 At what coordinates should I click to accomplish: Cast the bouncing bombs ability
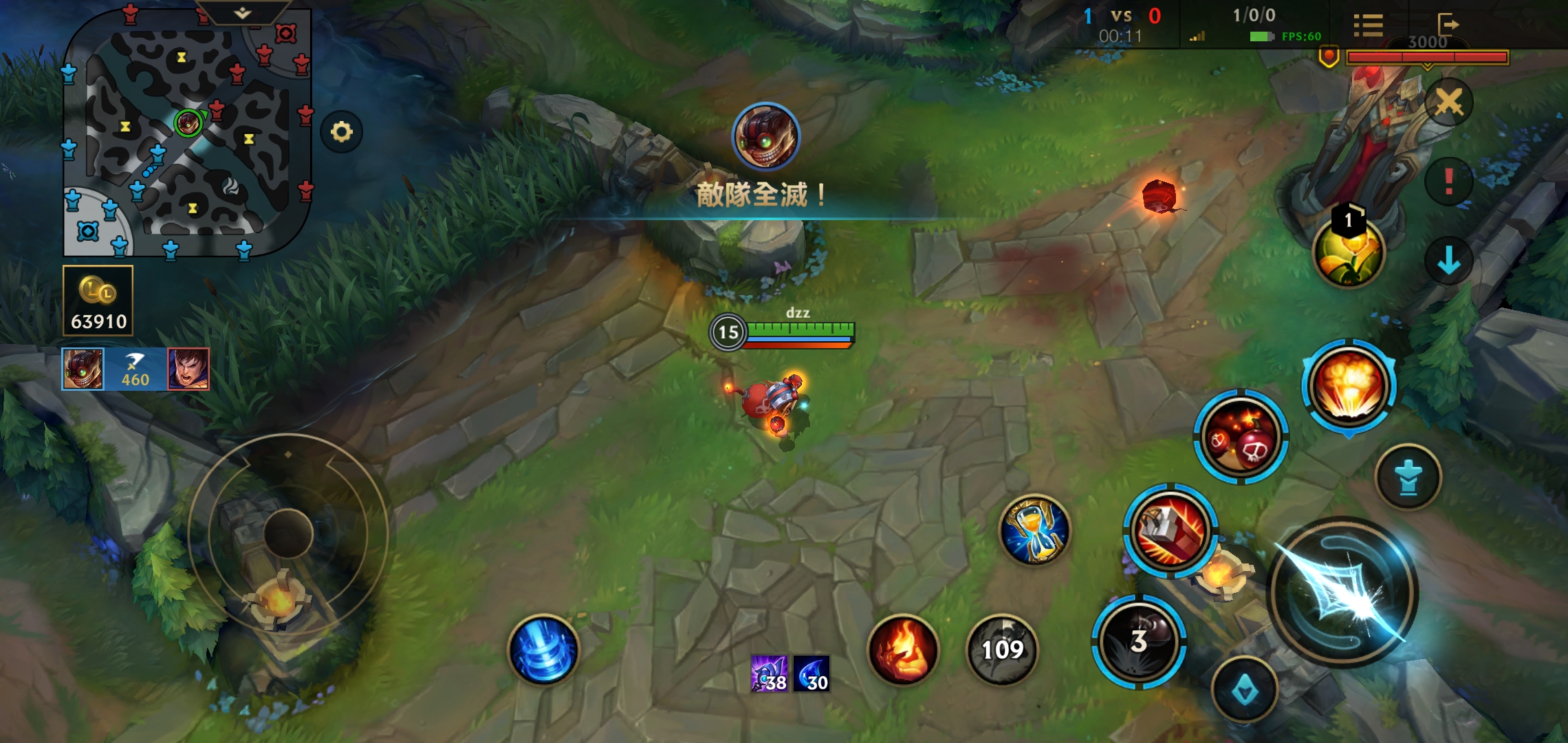pyautogui.click(x=1241, y=438)
